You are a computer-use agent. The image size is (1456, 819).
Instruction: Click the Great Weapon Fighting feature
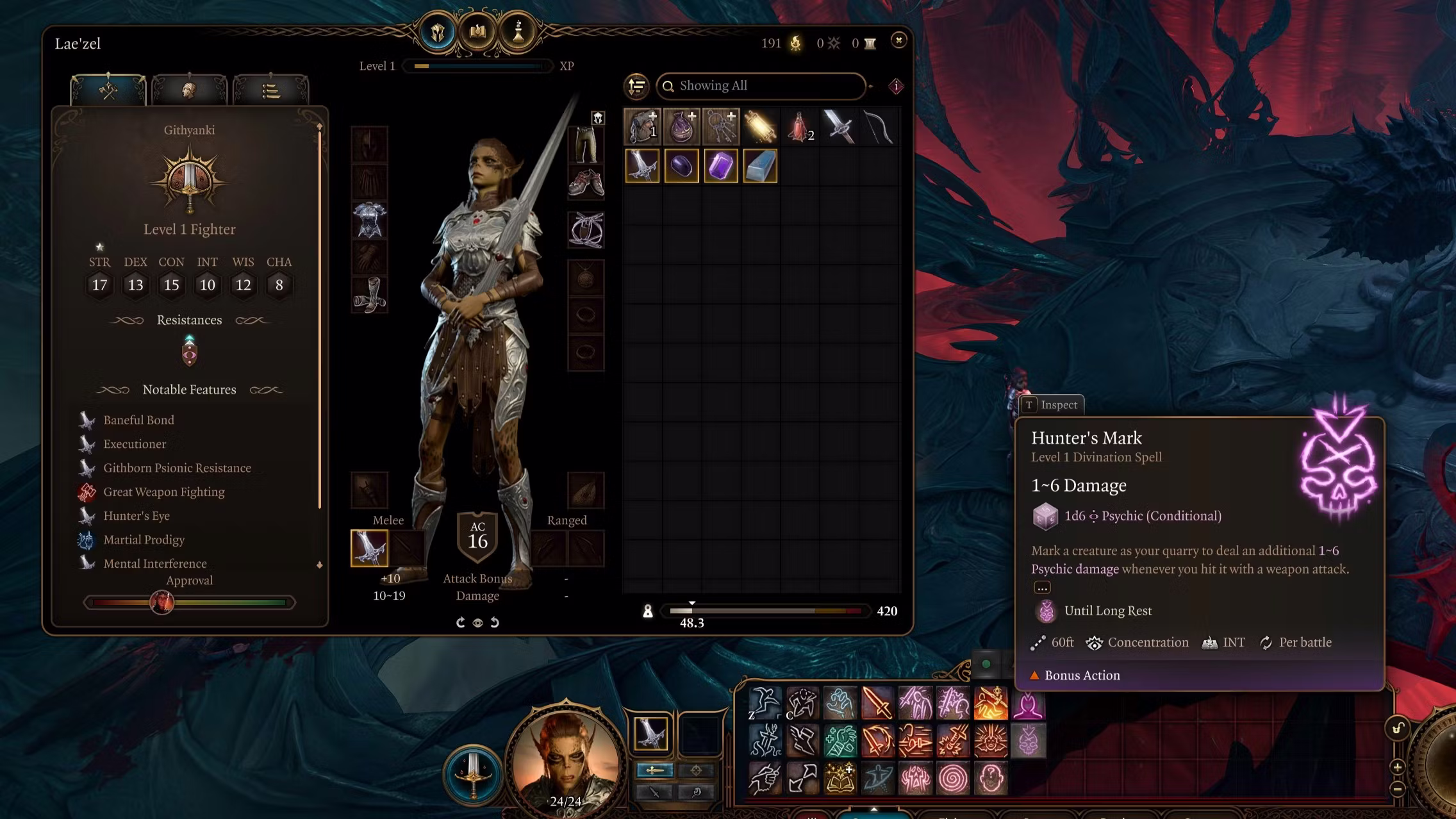point(163,492)
